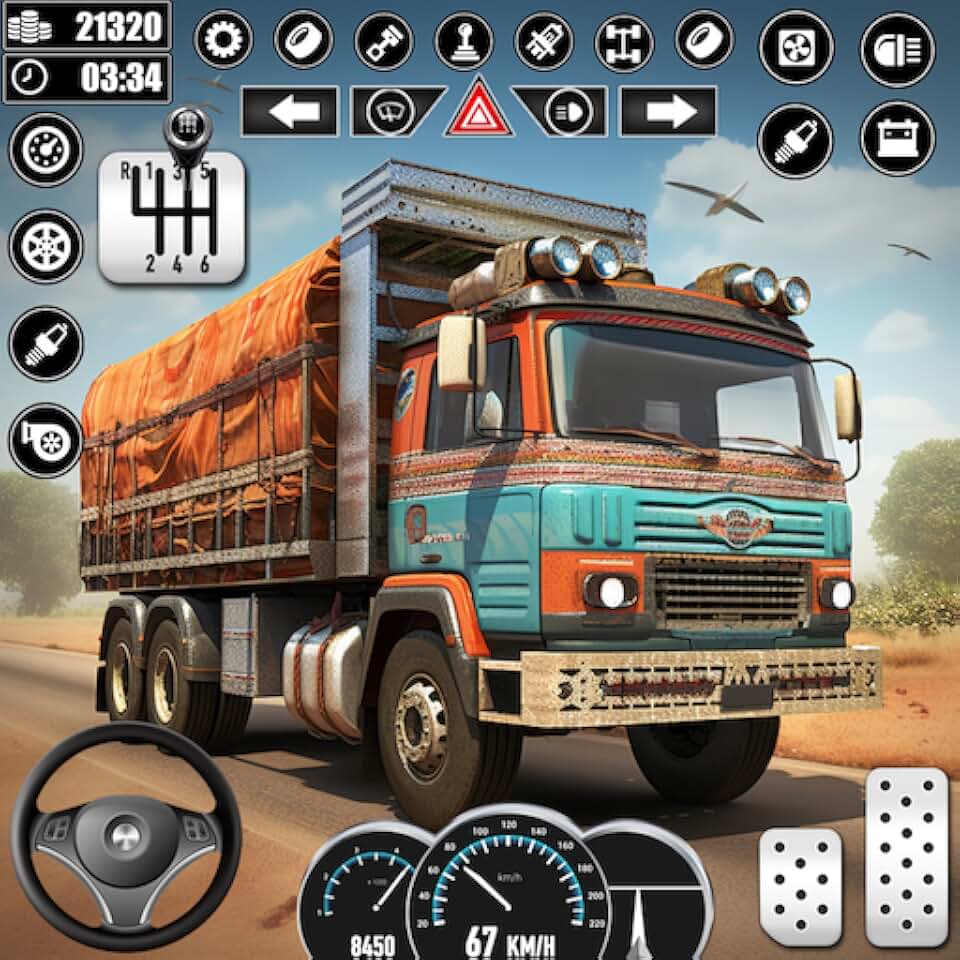Click the H-pattern gear shifter panel
This screenshot has height=960, width=960.
tap(172, 213)
